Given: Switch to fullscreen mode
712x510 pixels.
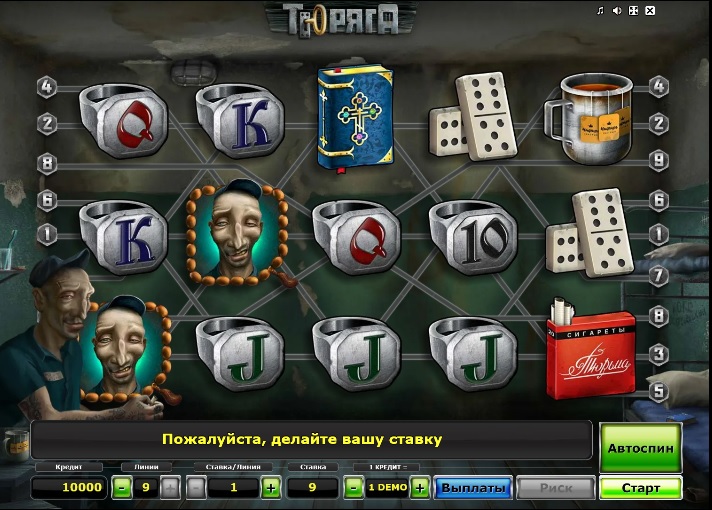Looking at the screenshot, I should 634,11.
